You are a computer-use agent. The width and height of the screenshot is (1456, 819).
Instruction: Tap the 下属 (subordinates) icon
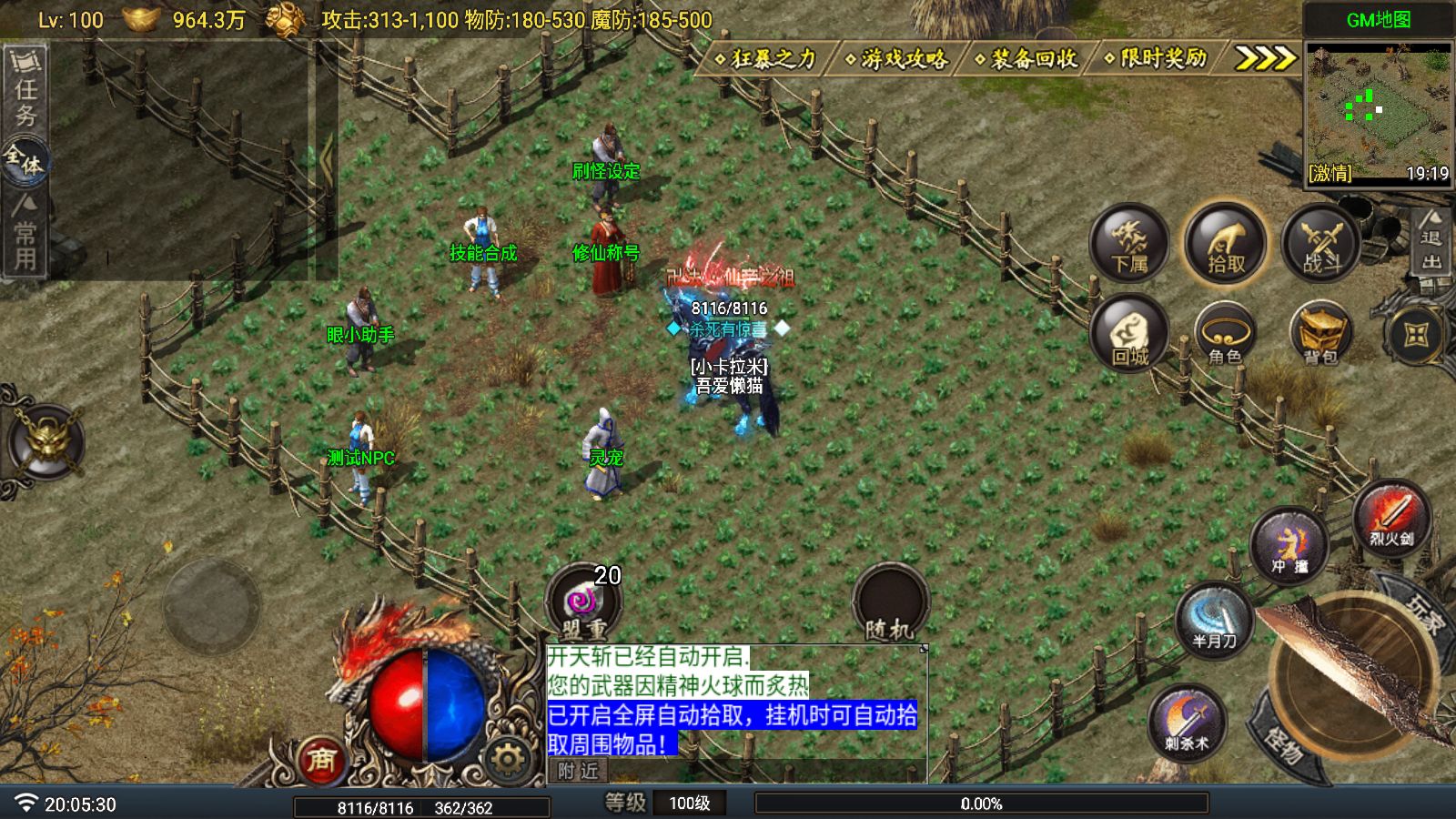click(x=1130, y=243)
